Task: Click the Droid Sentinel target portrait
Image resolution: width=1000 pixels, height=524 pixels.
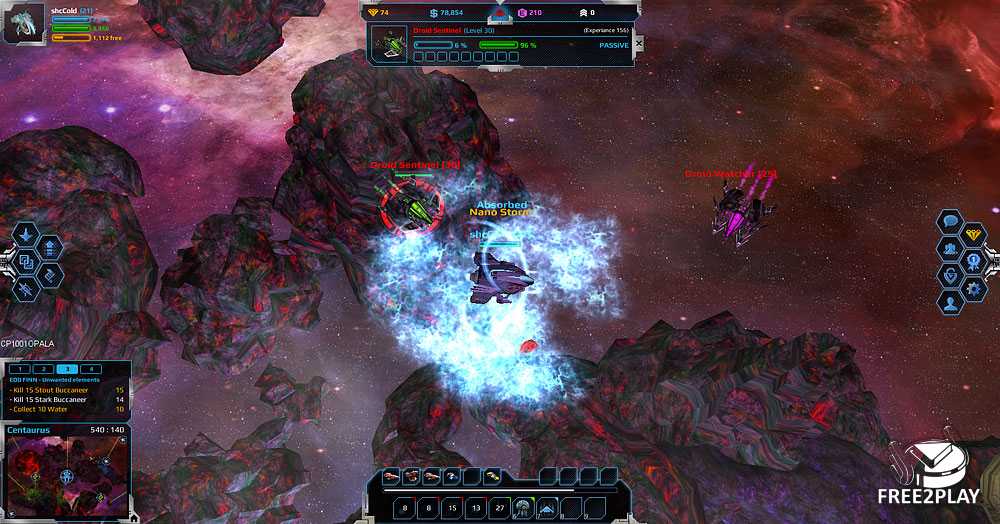Action: pyautogui.click(x=389, y=44)
